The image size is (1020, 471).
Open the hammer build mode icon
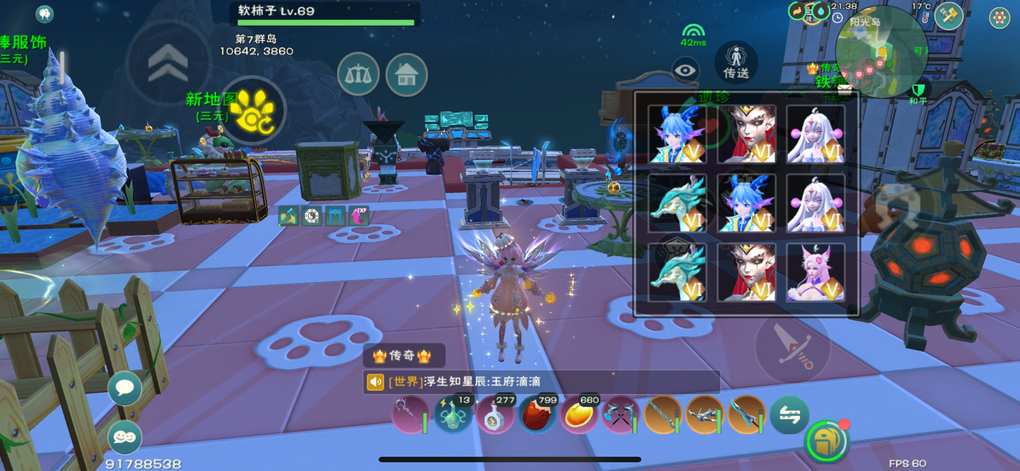coord(947,16)
